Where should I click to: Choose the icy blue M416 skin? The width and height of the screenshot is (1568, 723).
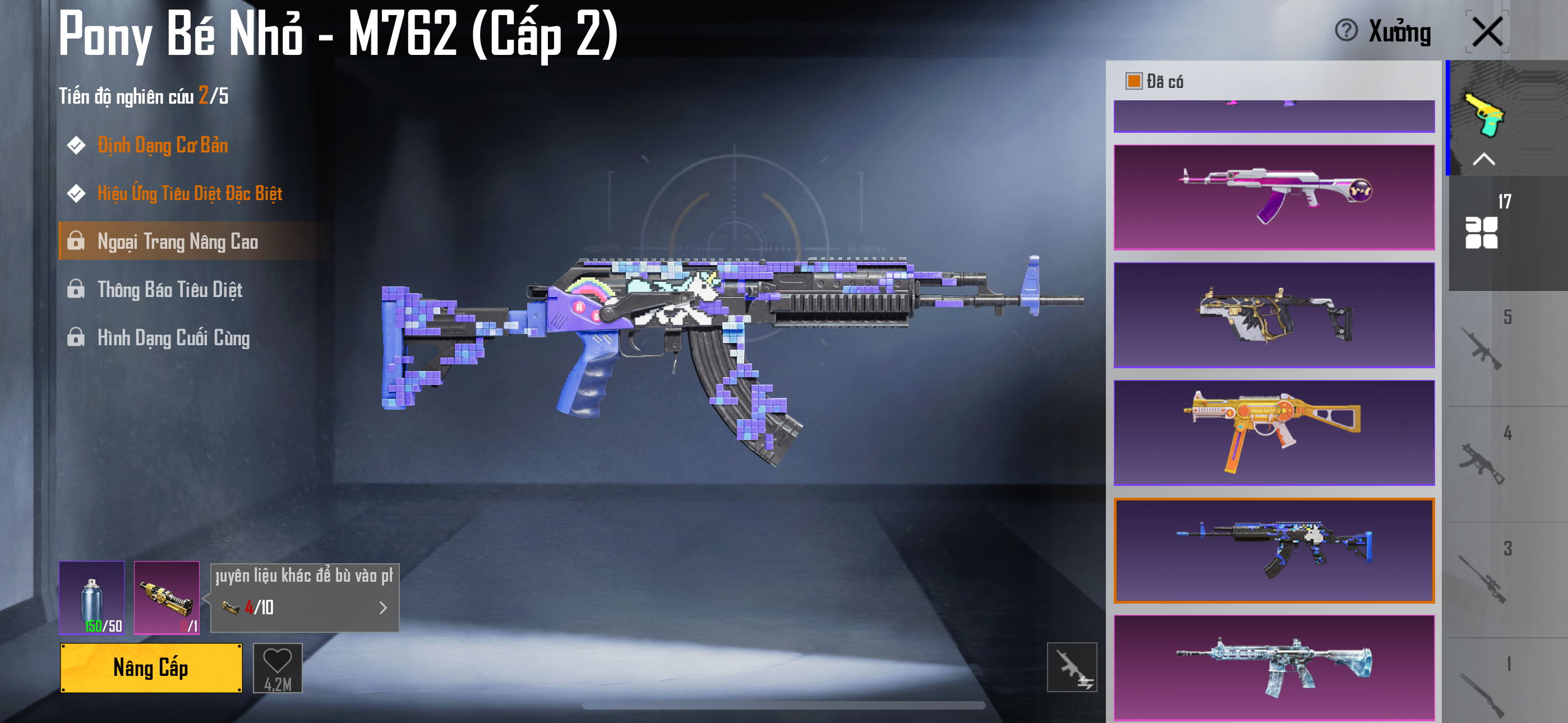(1274, 667)
